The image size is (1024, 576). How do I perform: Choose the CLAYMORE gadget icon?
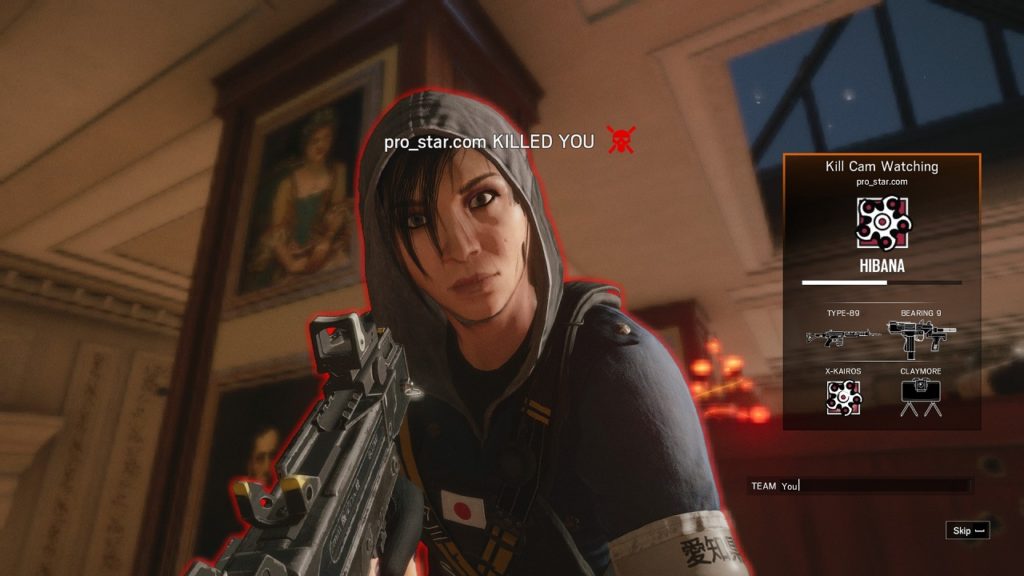point(921,399)
